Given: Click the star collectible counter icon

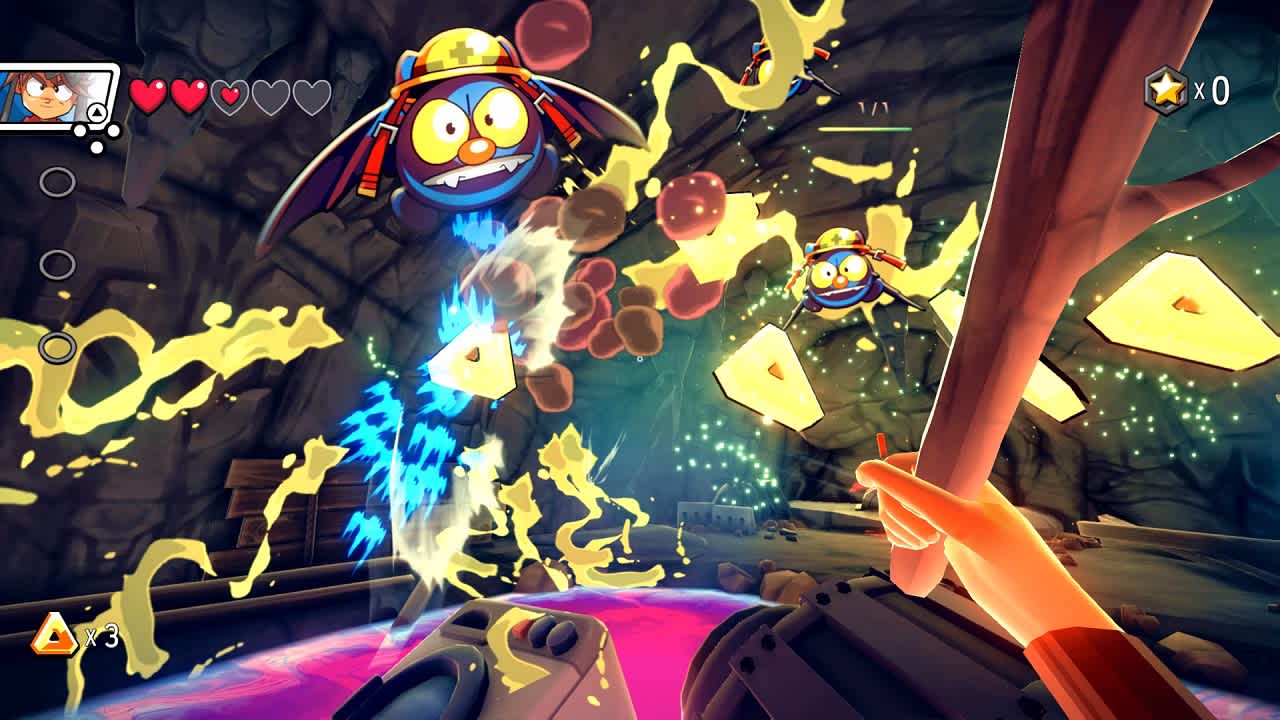Looking at the screenshot, I should 1165,88.
